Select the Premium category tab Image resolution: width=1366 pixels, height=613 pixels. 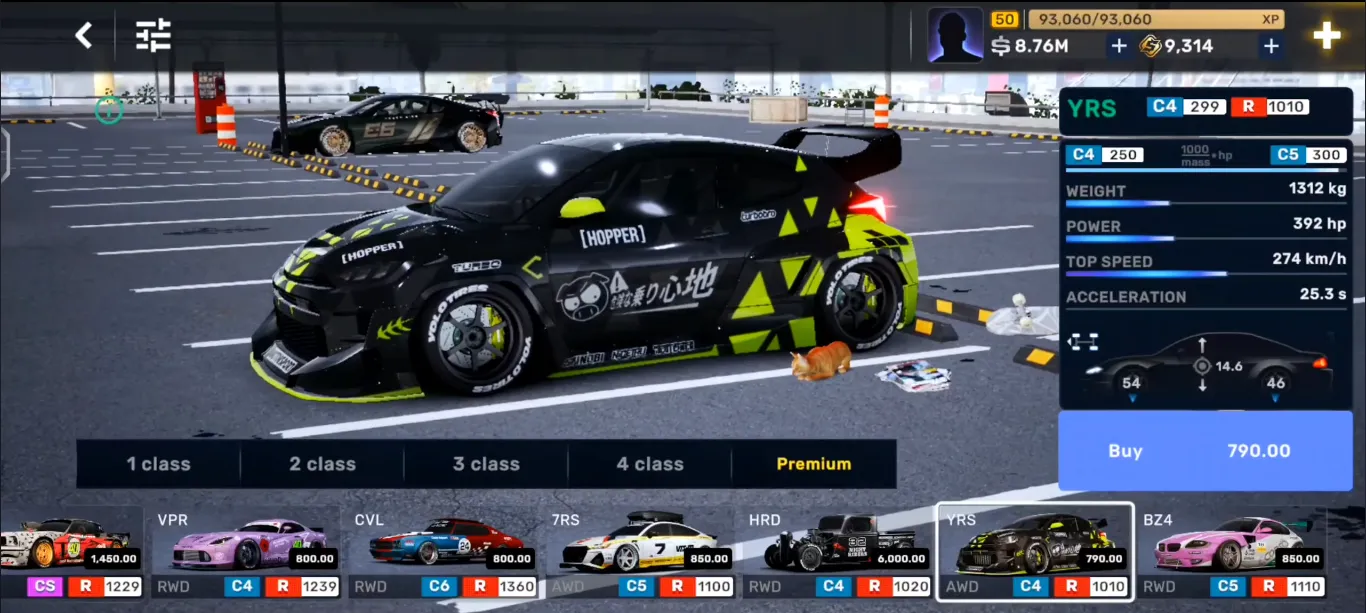(x=814, y=464)
